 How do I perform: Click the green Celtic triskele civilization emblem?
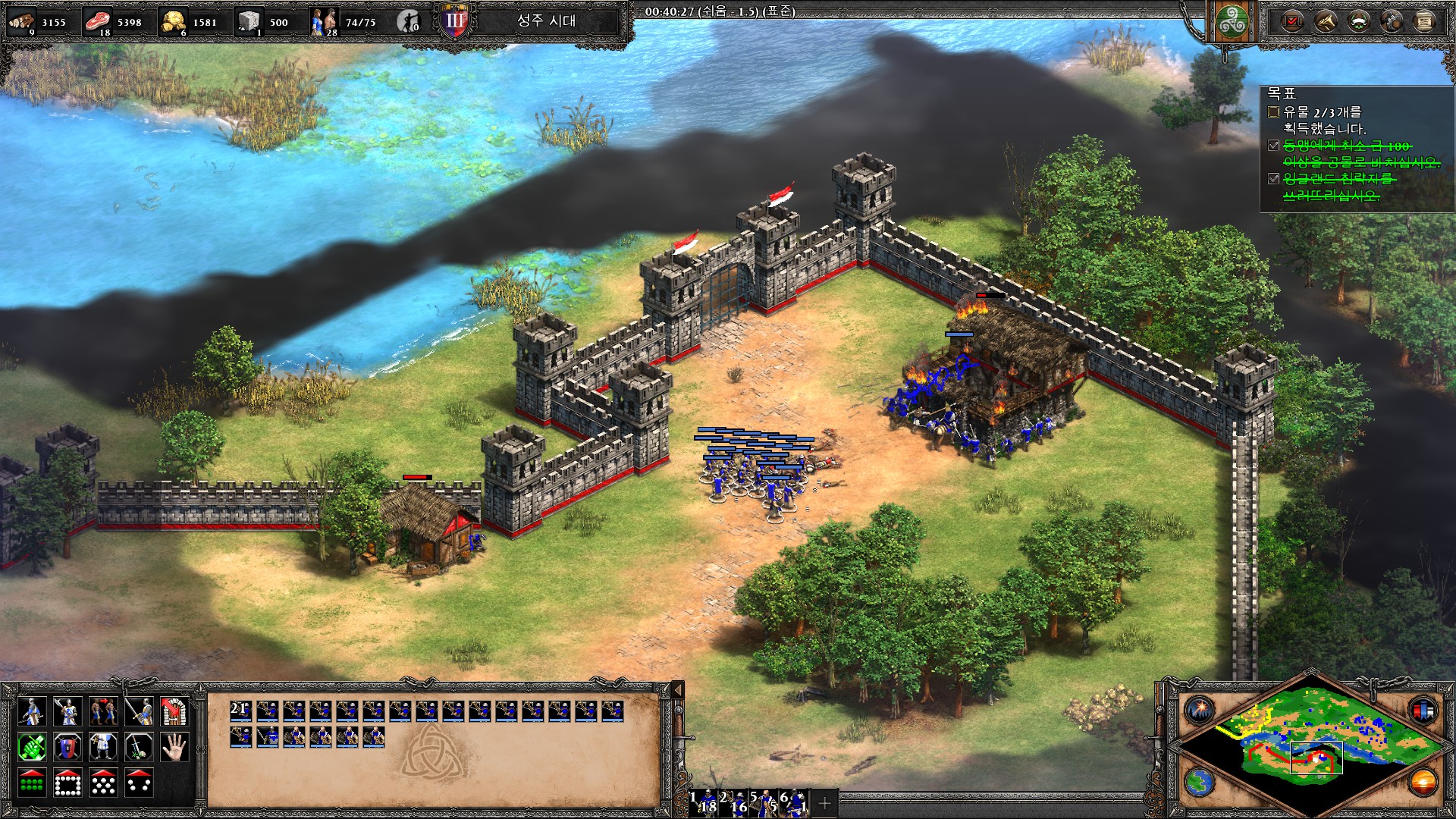click(x=1232, y=23)
